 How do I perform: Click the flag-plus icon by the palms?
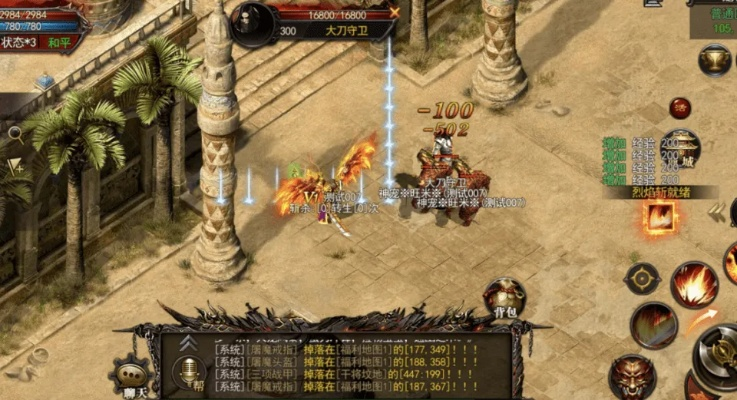(16, 166)
